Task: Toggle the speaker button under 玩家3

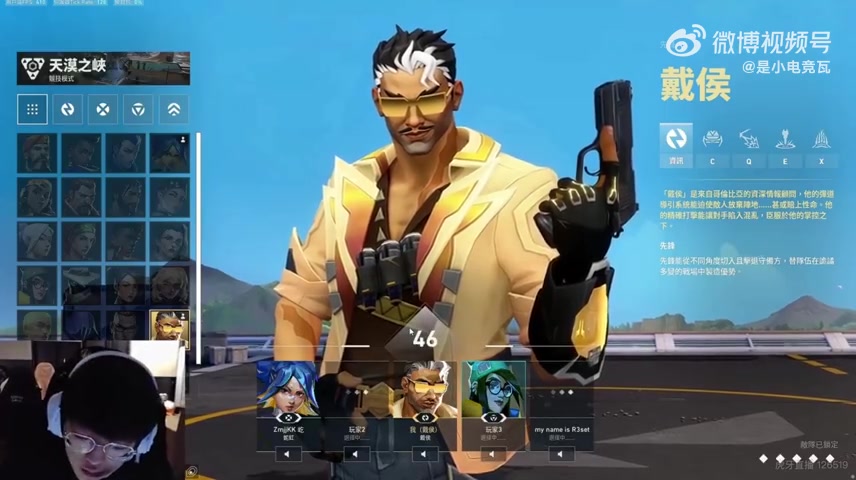Action: [493, 454]
